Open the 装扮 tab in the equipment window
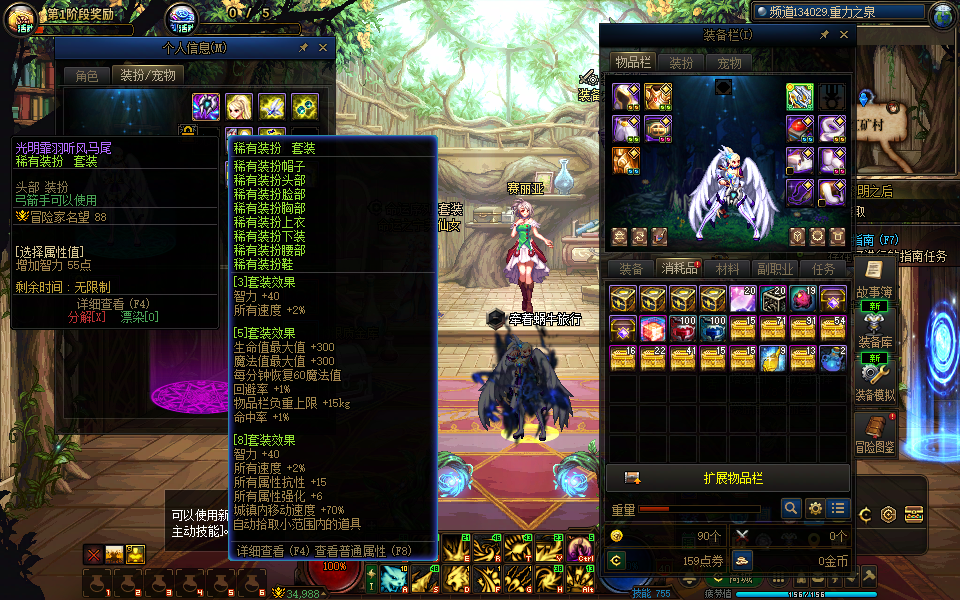Screen dimensions: 960x600 pos(681,62)
